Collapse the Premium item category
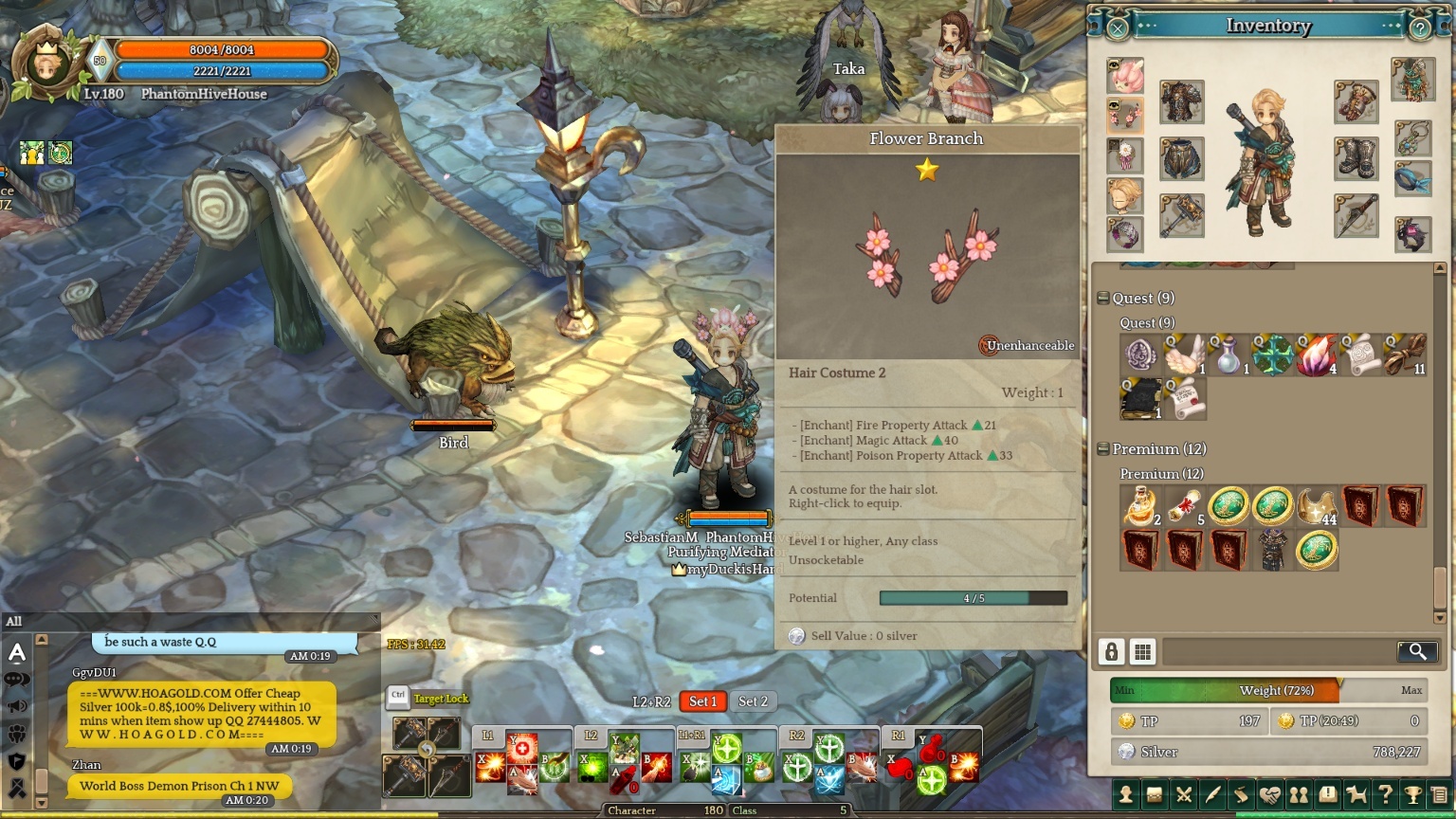Viewport: 1456px width, 819px height. (1103, 449)
